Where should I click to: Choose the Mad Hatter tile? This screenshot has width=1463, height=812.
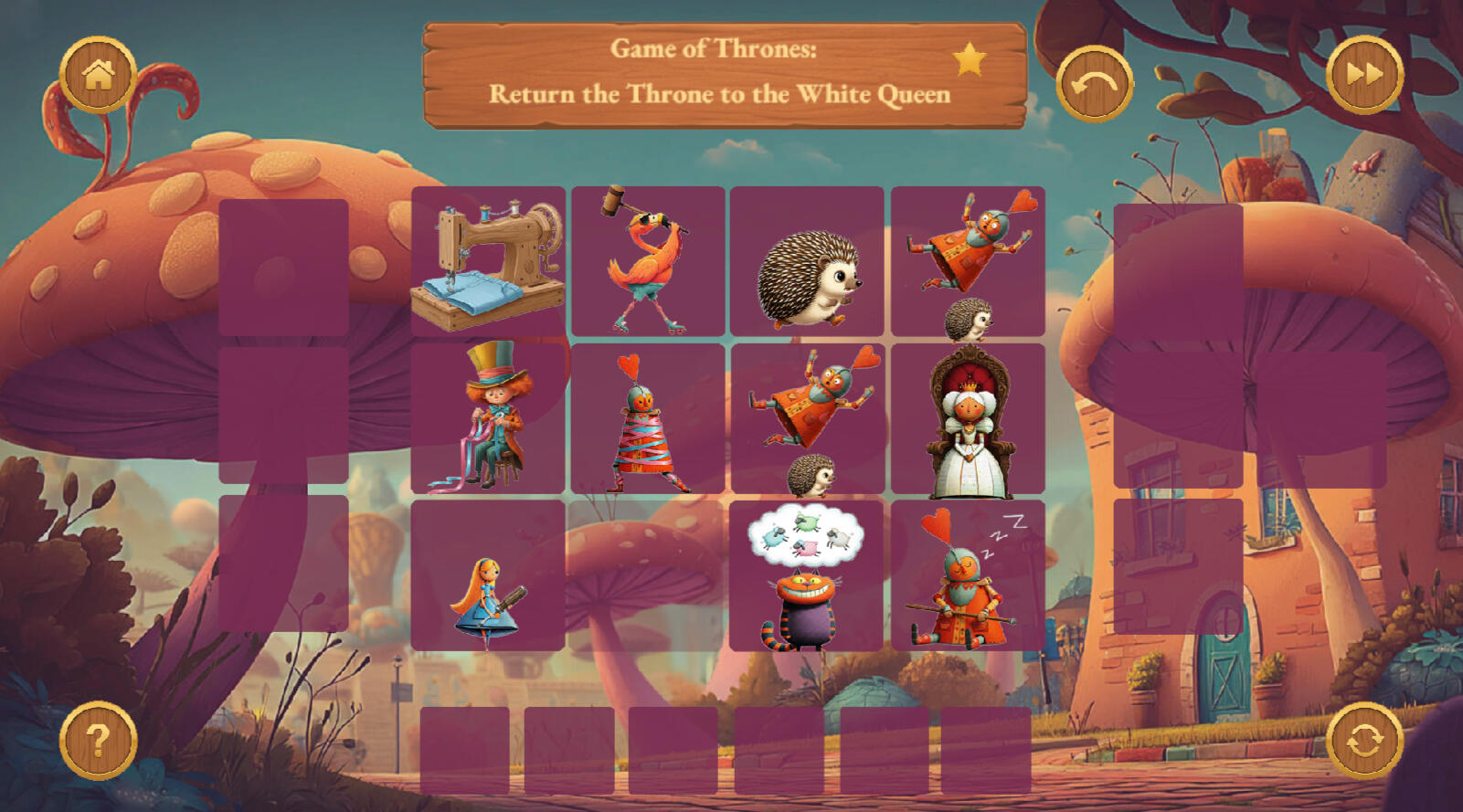coord(488,419)
